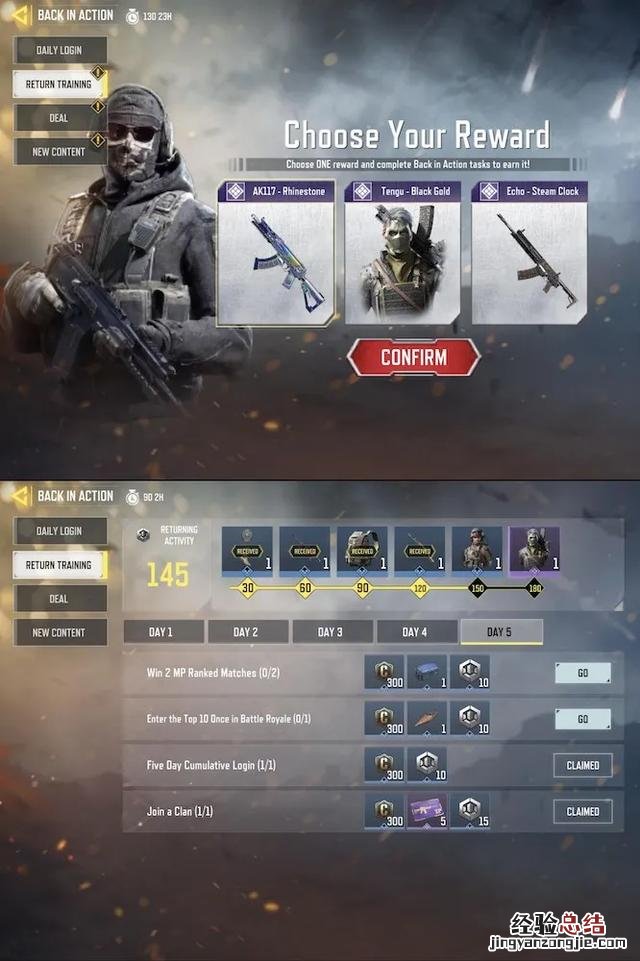This screenshot has width=640, height=961.
Task: Click Claimed on Five Day Cumulative Login
Action: point(582,765)
